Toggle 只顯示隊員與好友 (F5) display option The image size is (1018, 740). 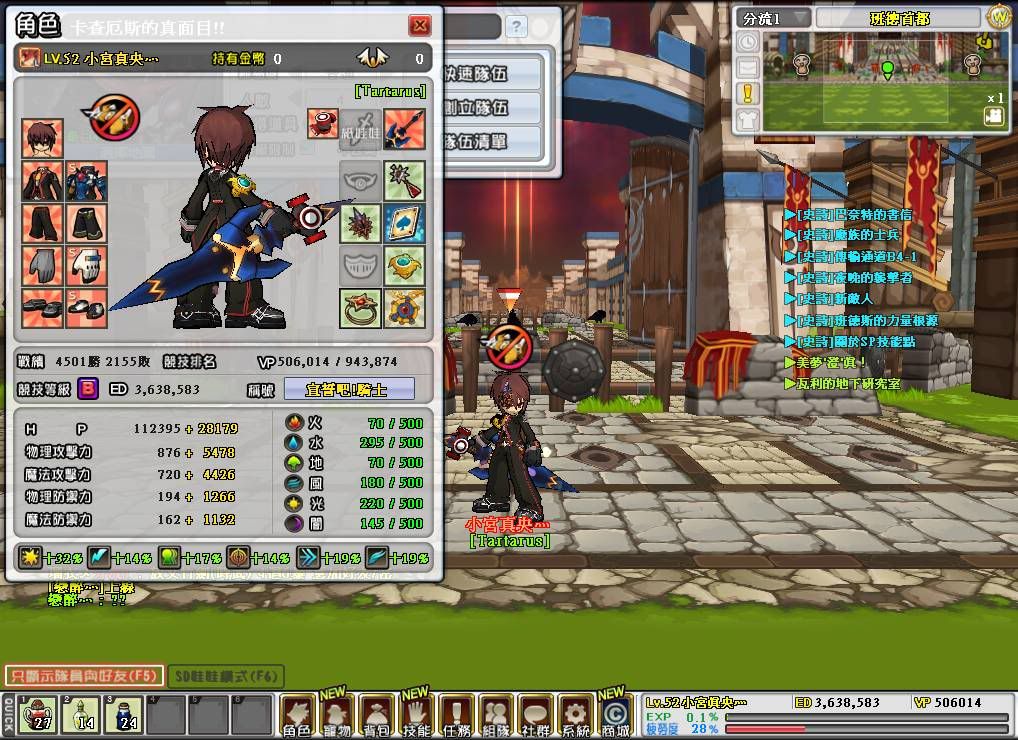pos(84,676)
